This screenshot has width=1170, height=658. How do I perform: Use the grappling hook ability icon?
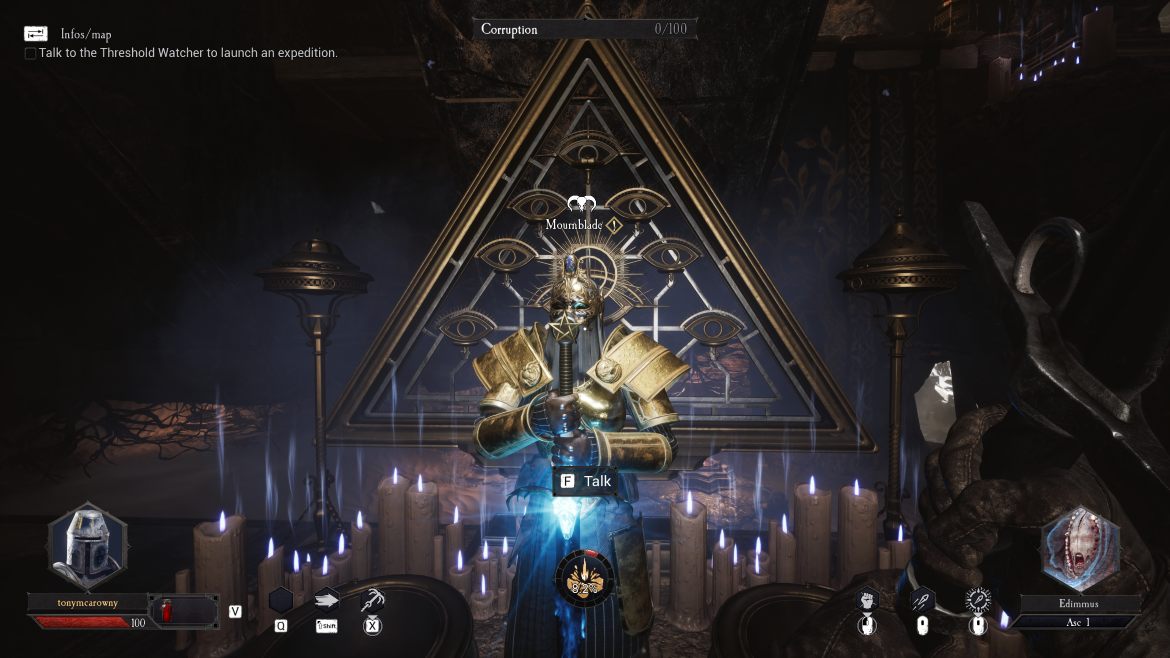(373, 600)
